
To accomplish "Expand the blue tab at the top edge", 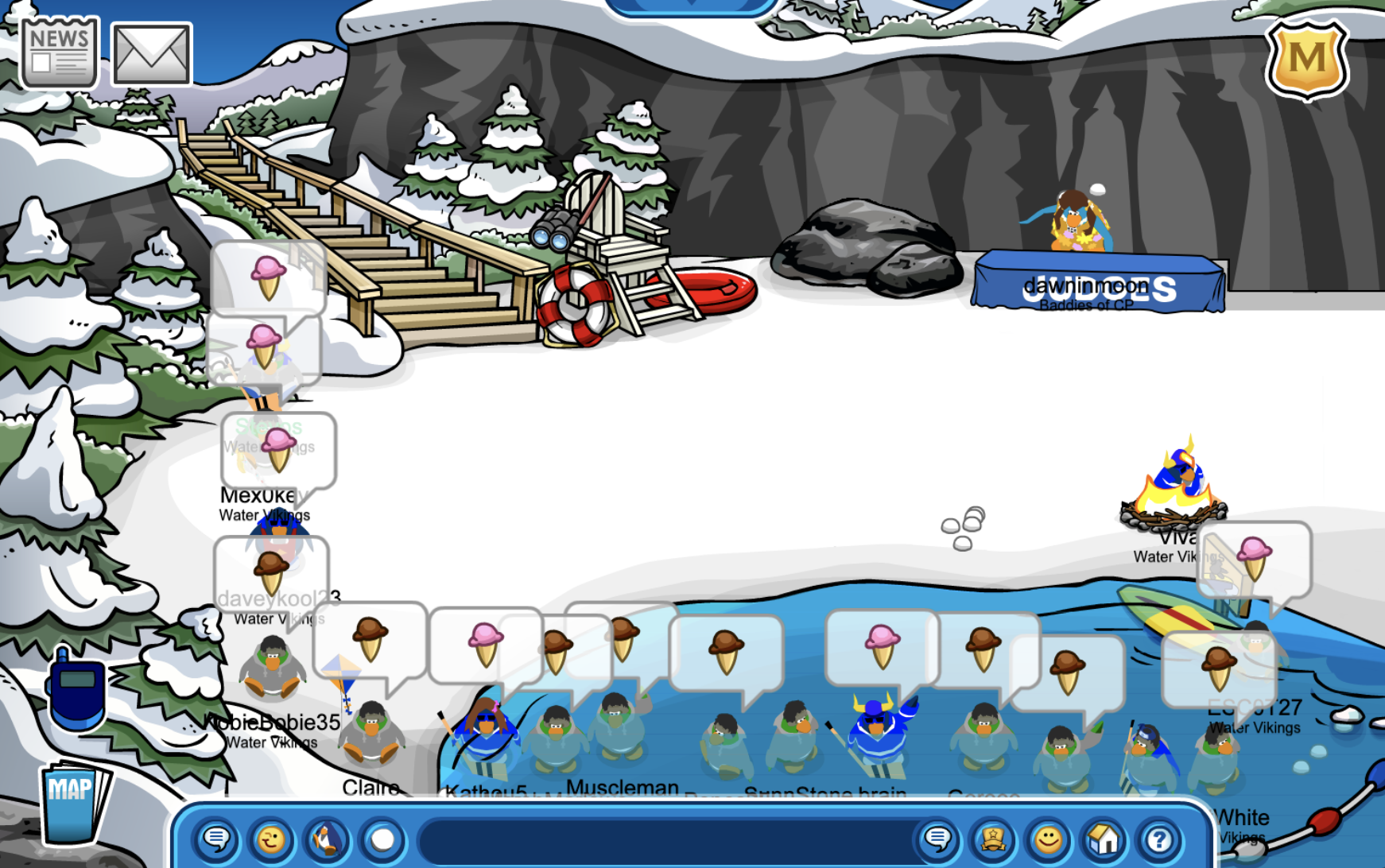I will [690, 6].
